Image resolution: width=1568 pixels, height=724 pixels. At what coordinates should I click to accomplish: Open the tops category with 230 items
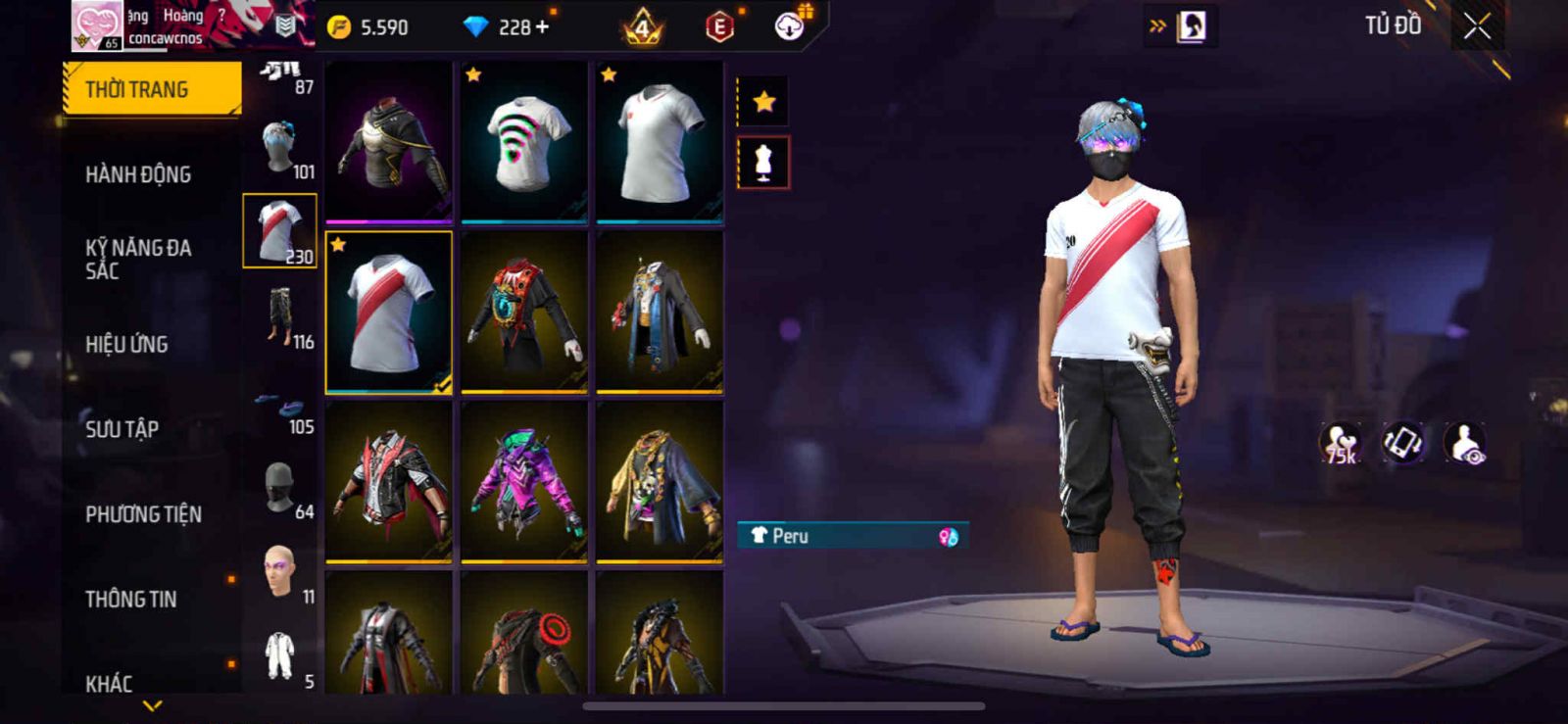pos(280,230)
